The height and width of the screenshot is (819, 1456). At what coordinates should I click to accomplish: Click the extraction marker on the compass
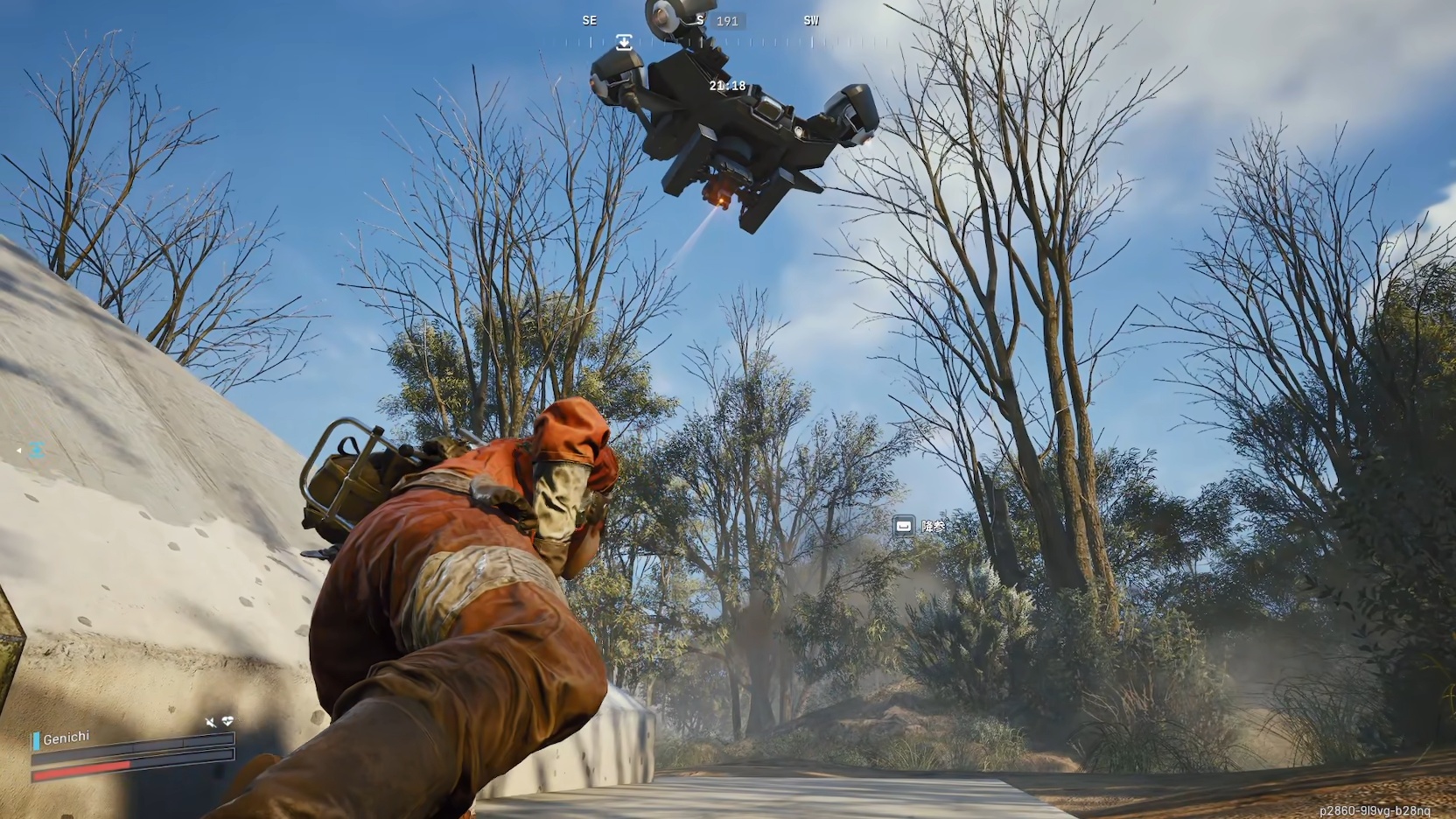[624, 42]
